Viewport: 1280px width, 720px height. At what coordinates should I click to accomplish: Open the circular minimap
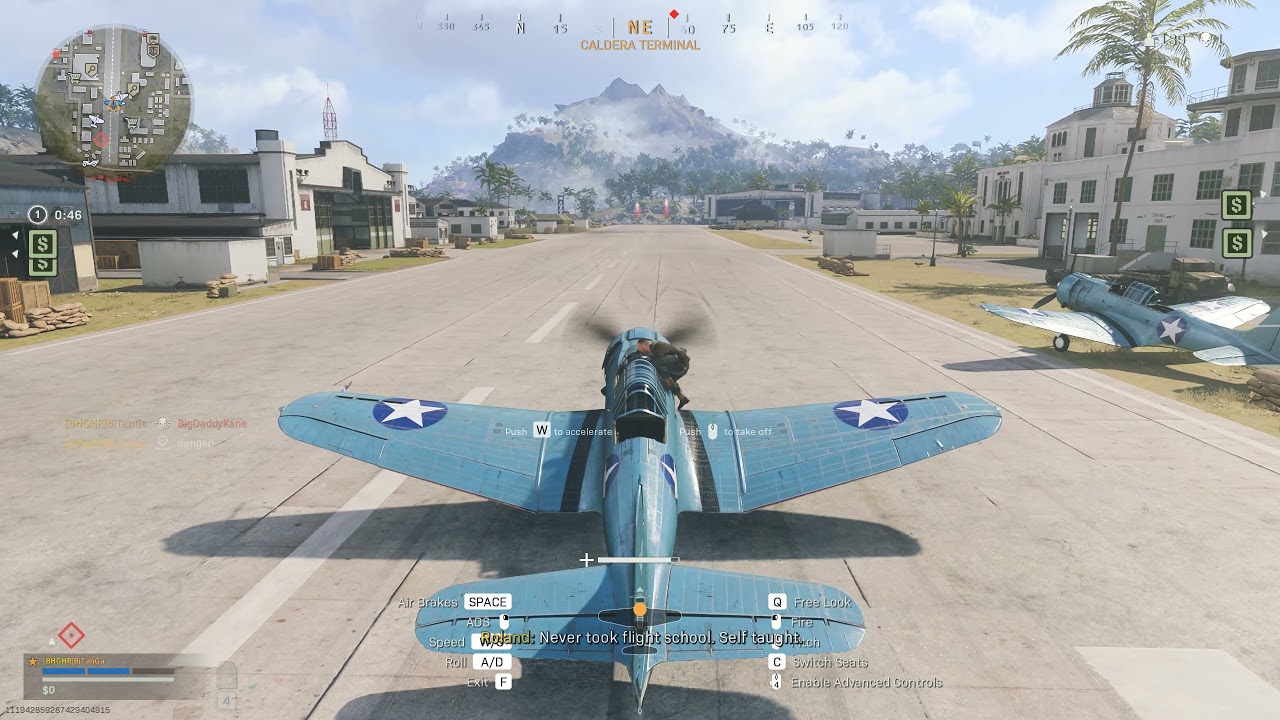(113, 100)
